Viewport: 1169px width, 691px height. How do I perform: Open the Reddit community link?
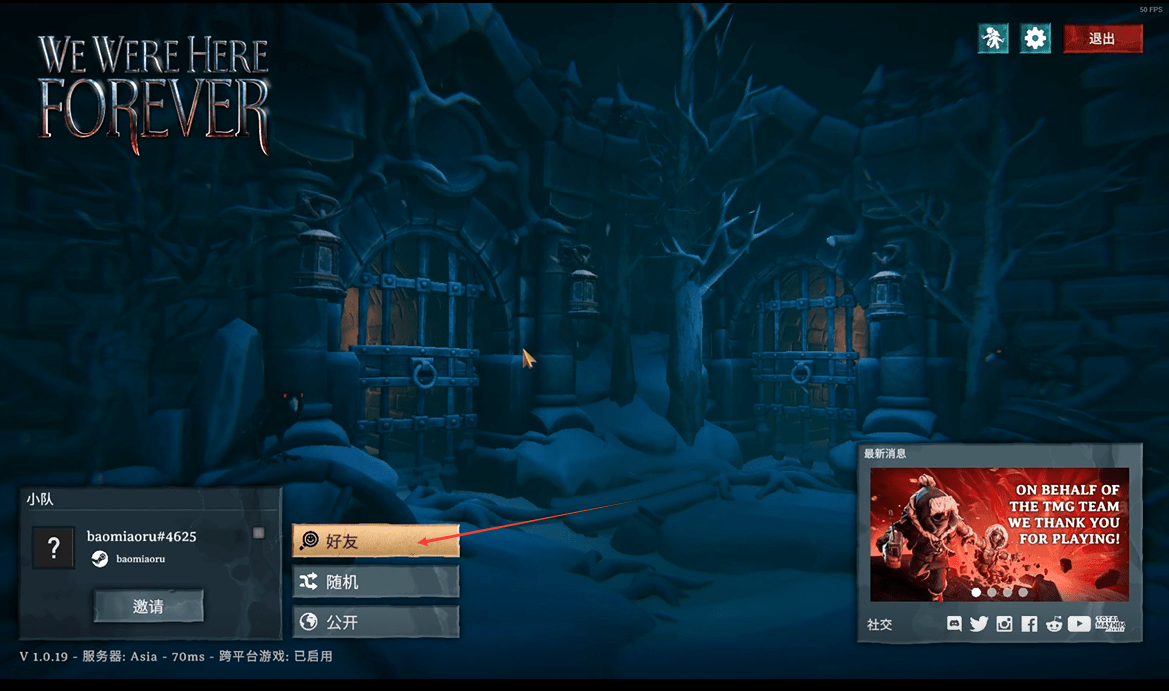[1054, 624]
